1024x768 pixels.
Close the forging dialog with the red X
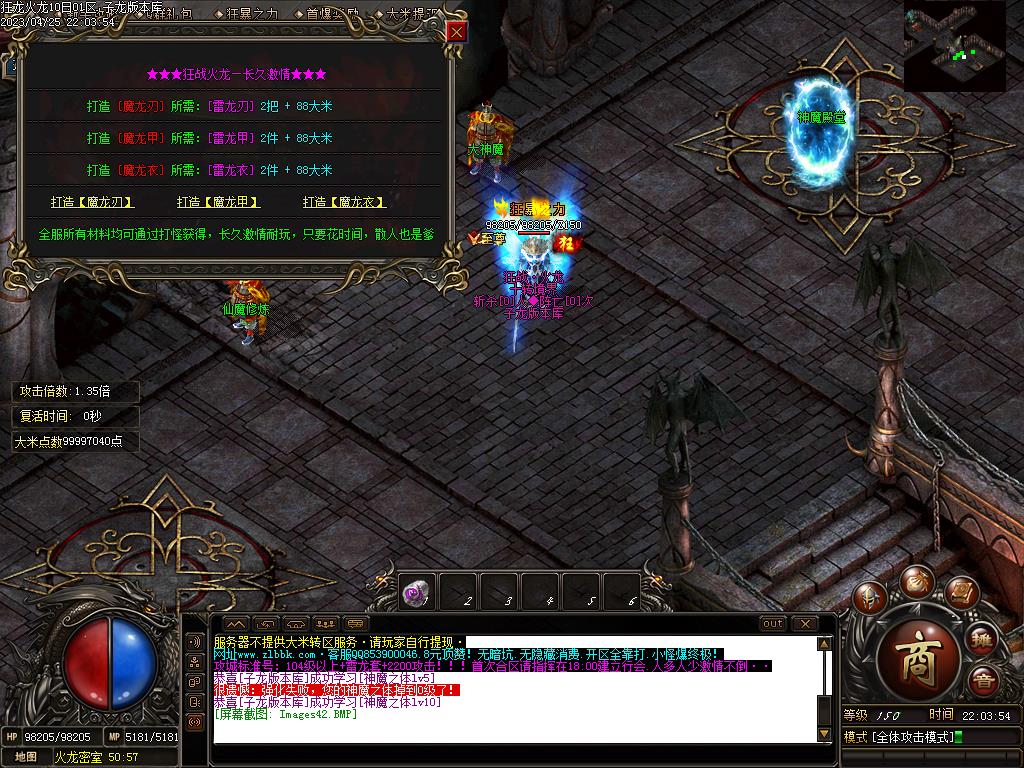pyautogui.click(x=457, y=32)
